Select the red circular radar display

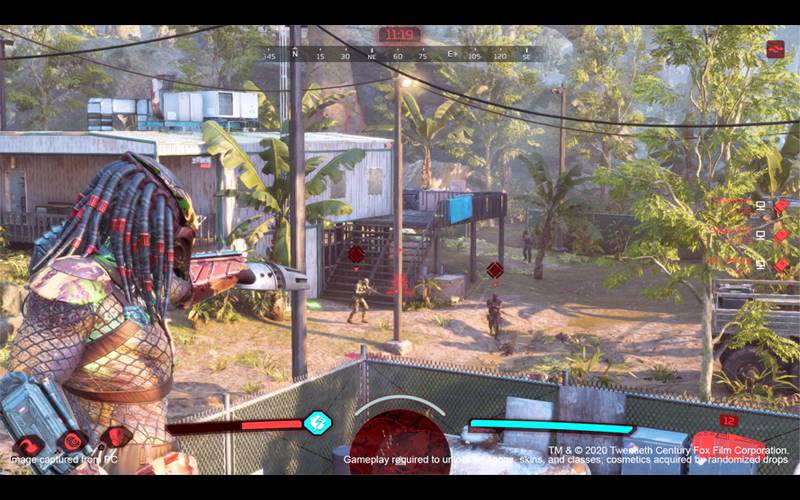399,443
